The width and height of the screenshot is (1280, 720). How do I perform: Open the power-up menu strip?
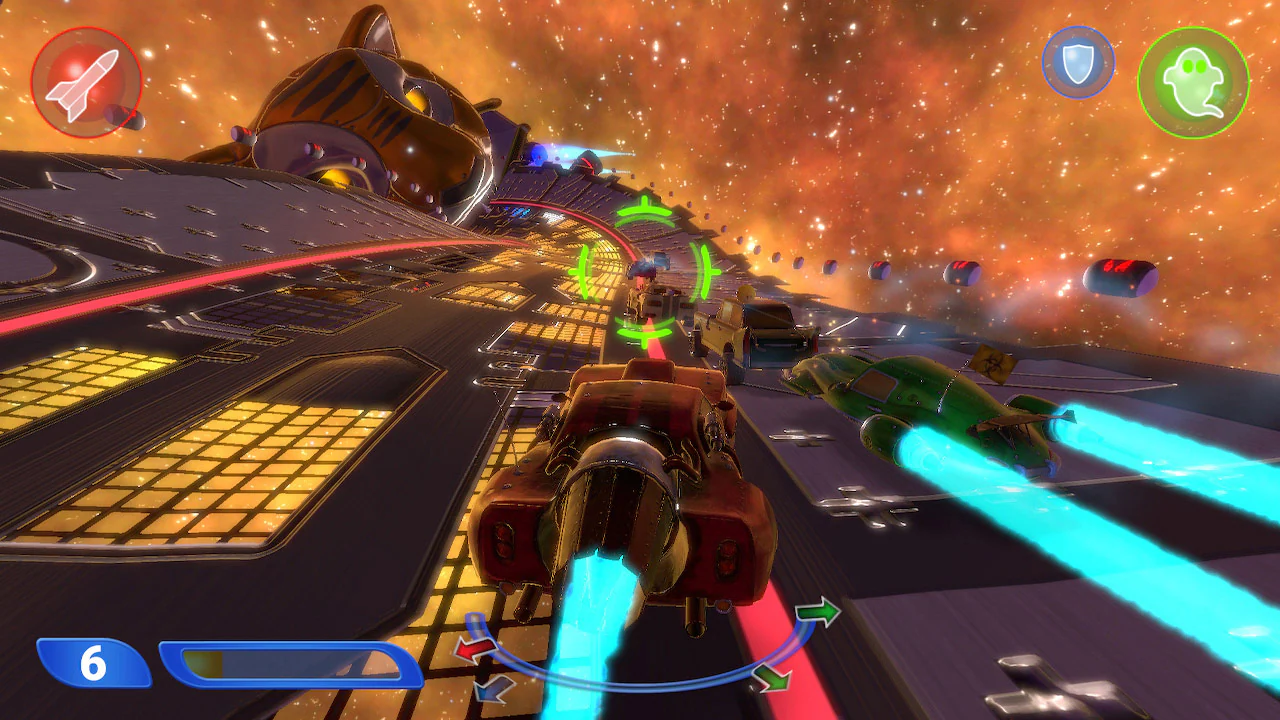pos(1135,70)
